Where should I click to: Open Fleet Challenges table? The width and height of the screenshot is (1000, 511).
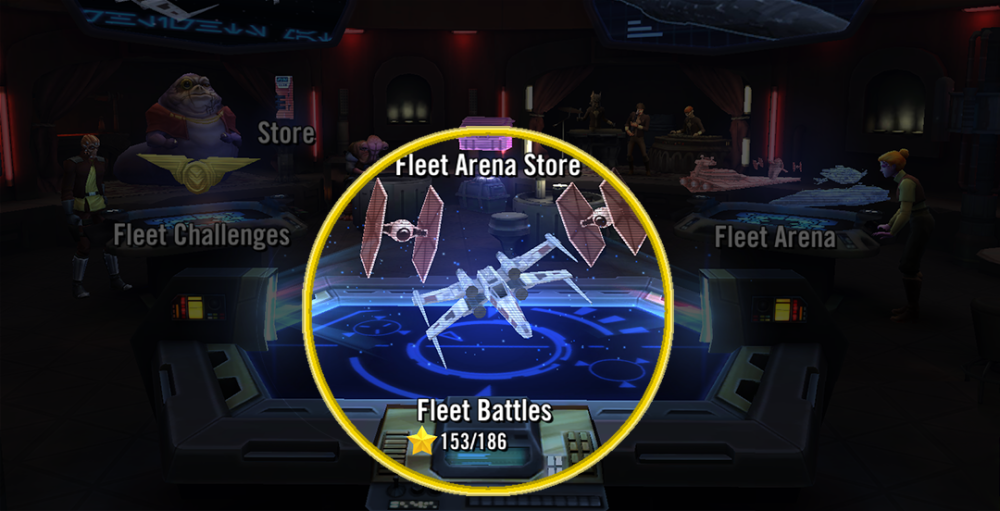click(201, 235)
